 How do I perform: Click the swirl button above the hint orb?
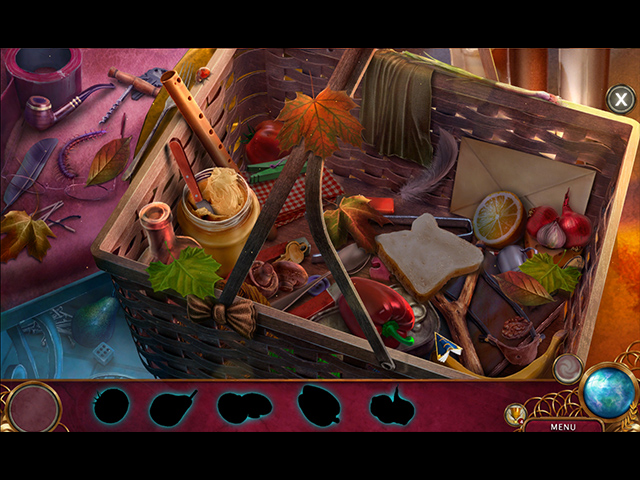[x=567, y=368]
